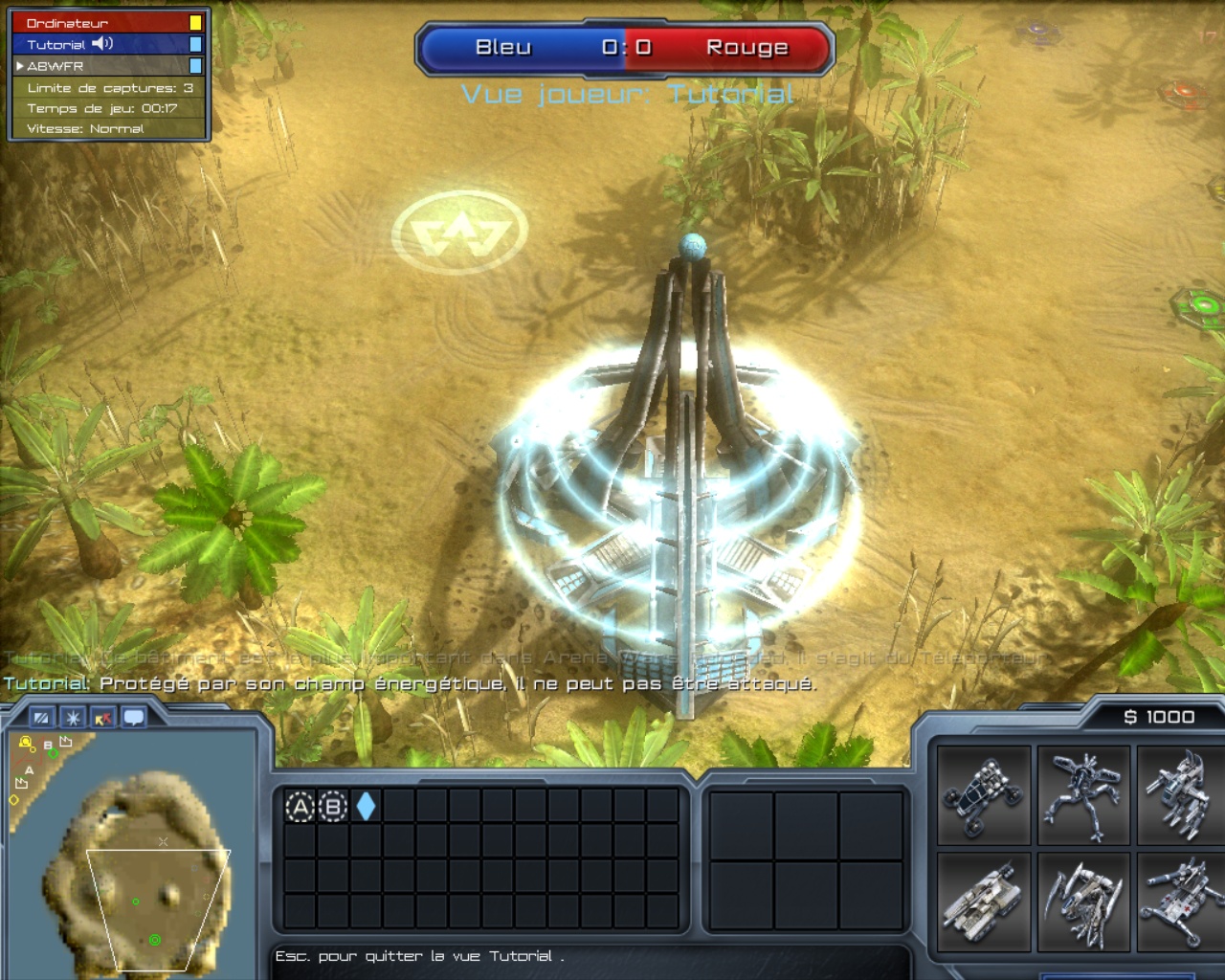The height and width of the screenshot is (980, 1225).
Task: Buy the bladed spider mech unit
Action: tap(1083, 902)
